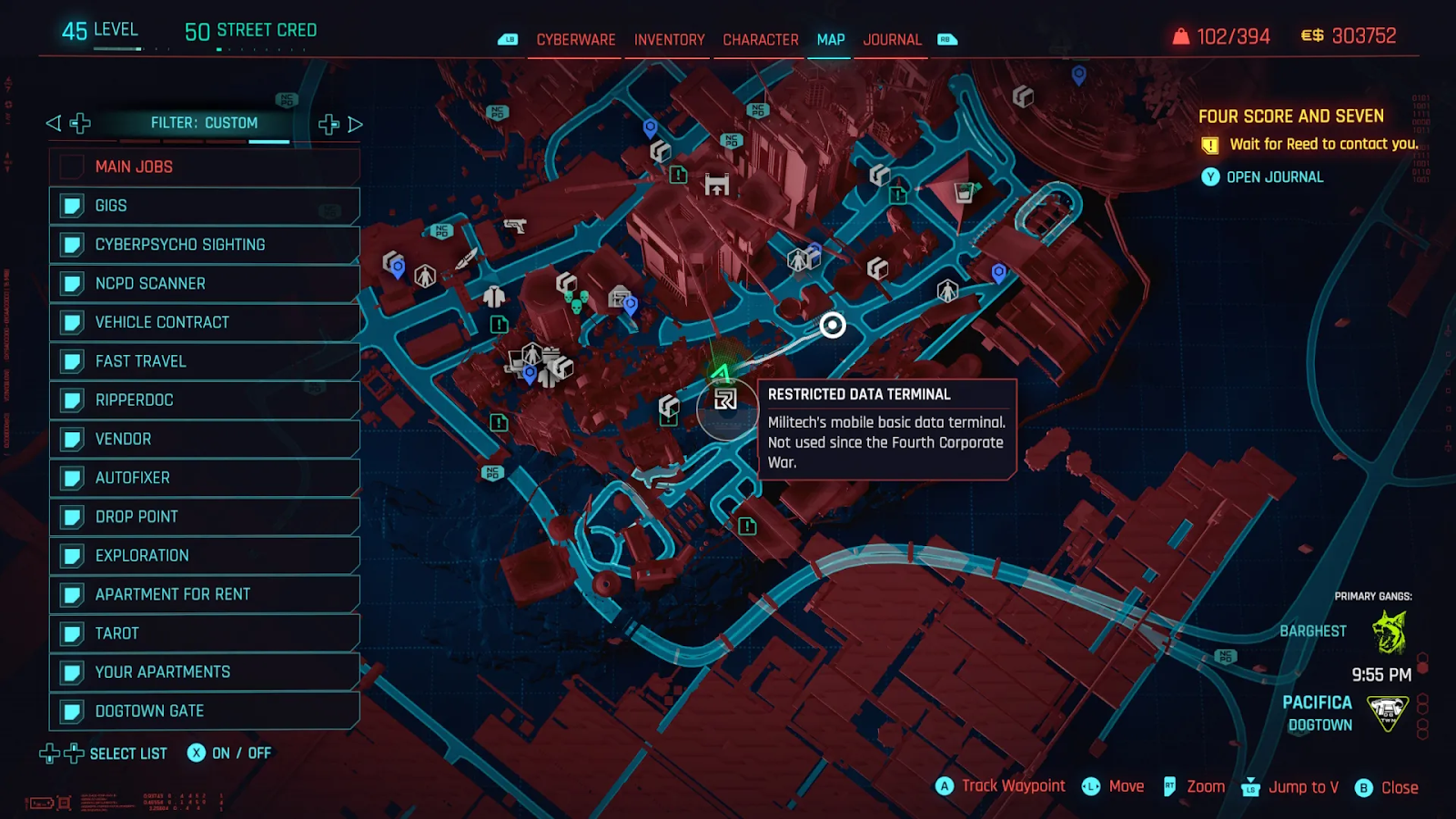The width and height of the screenshot is (1456, 819).
Task: Switch to the Cyberware tab
Action: click(575, 40)
